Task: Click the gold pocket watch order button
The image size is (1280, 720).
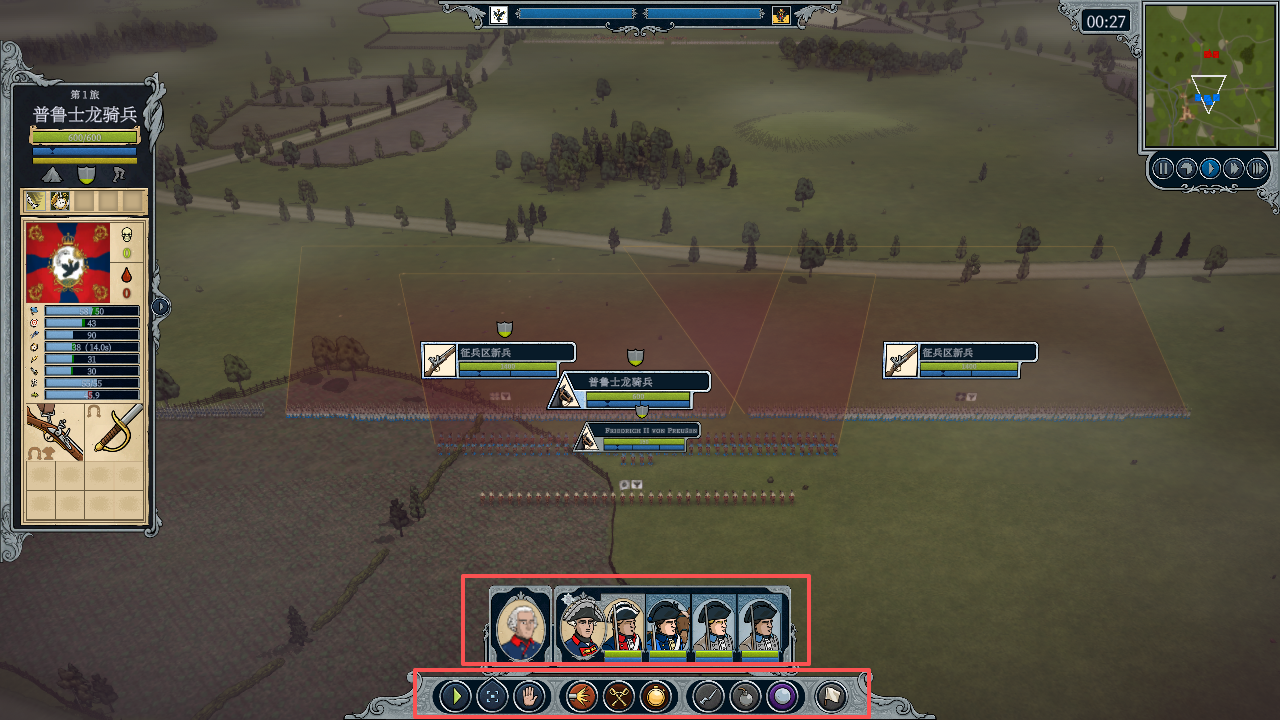Action: click(656, 696)
